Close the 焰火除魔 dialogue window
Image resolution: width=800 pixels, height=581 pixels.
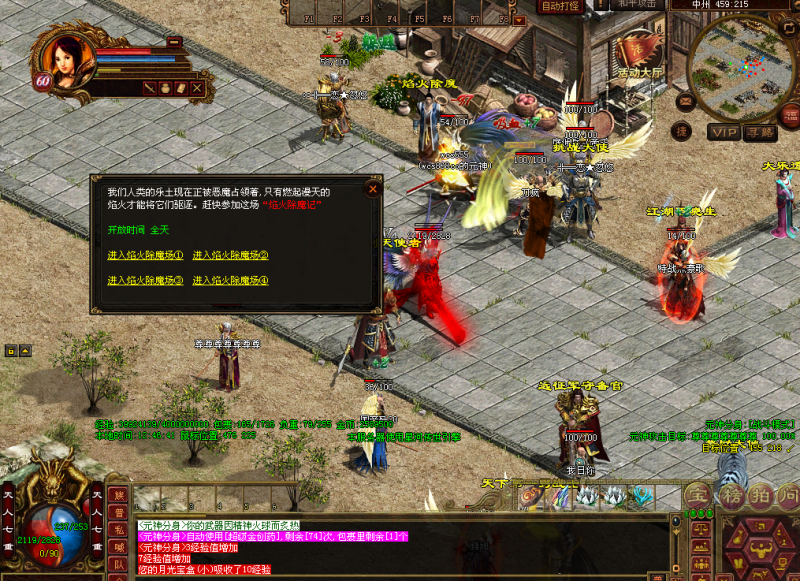[x=373, y=188]
